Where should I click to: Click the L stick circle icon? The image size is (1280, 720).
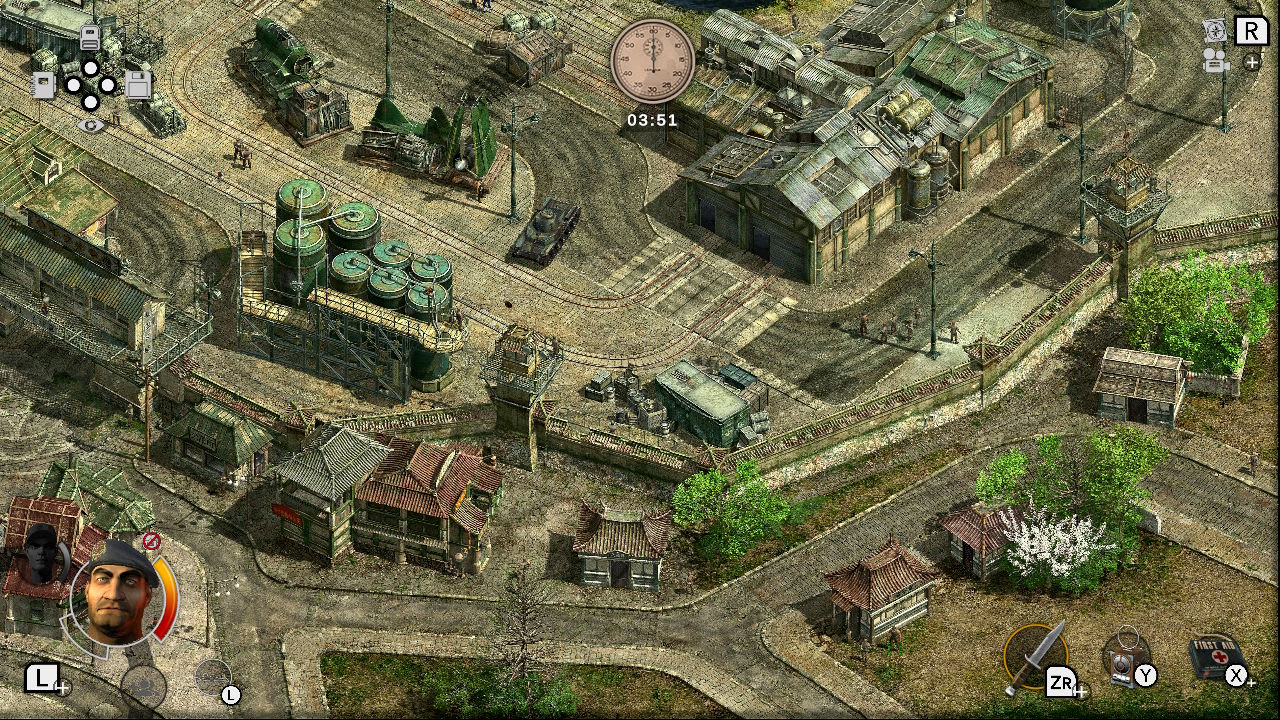pos(211,677)
